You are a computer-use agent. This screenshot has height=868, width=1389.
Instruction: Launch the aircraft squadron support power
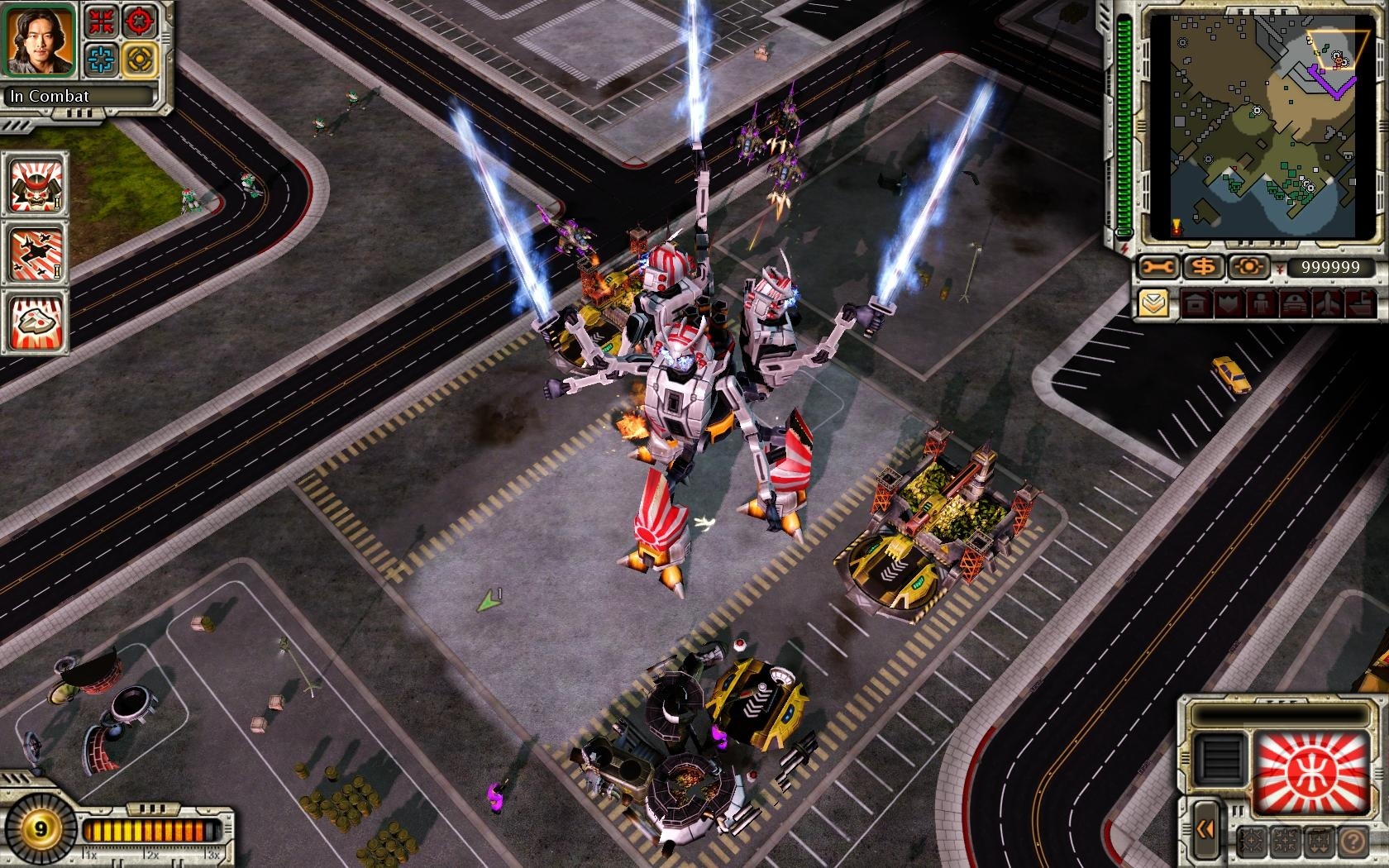coord(36,253)
